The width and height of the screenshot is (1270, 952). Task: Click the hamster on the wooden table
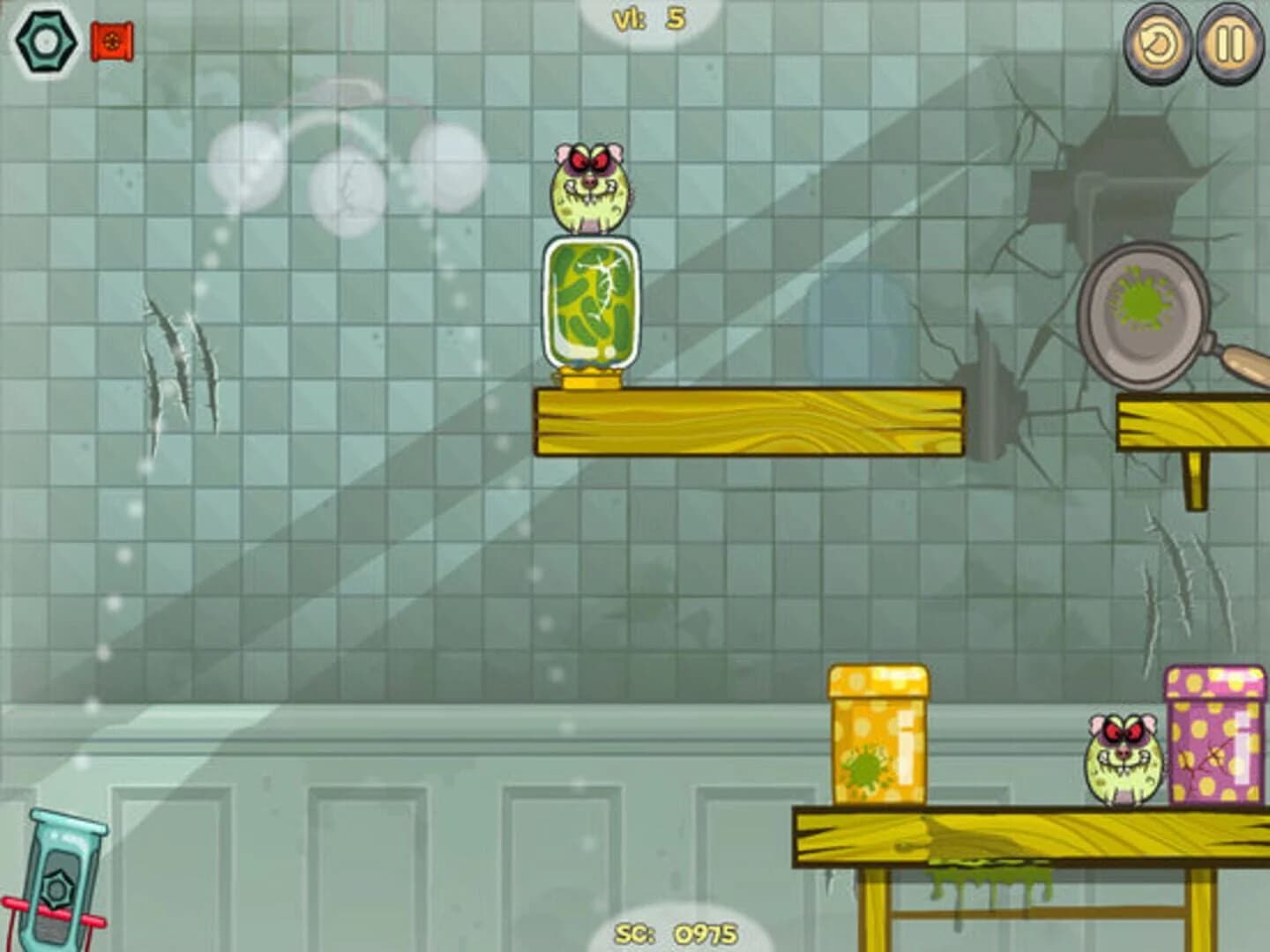pyautogui.click(x=1120, y=758)
